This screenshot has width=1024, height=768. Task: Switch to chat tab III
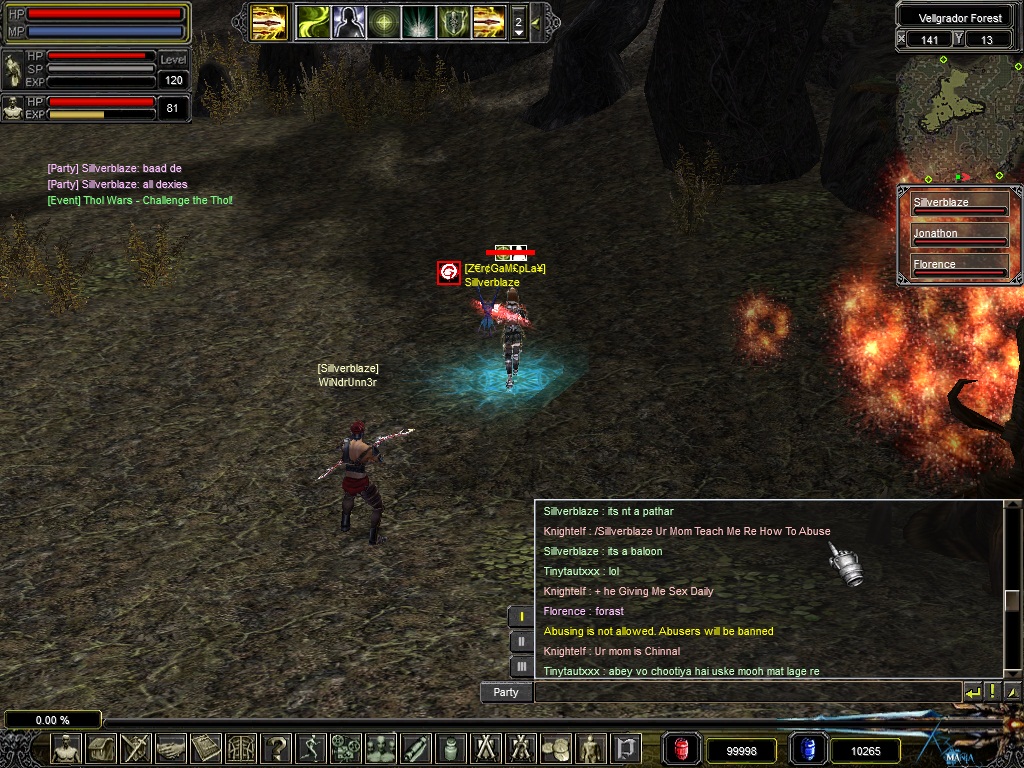pos(521,666)
